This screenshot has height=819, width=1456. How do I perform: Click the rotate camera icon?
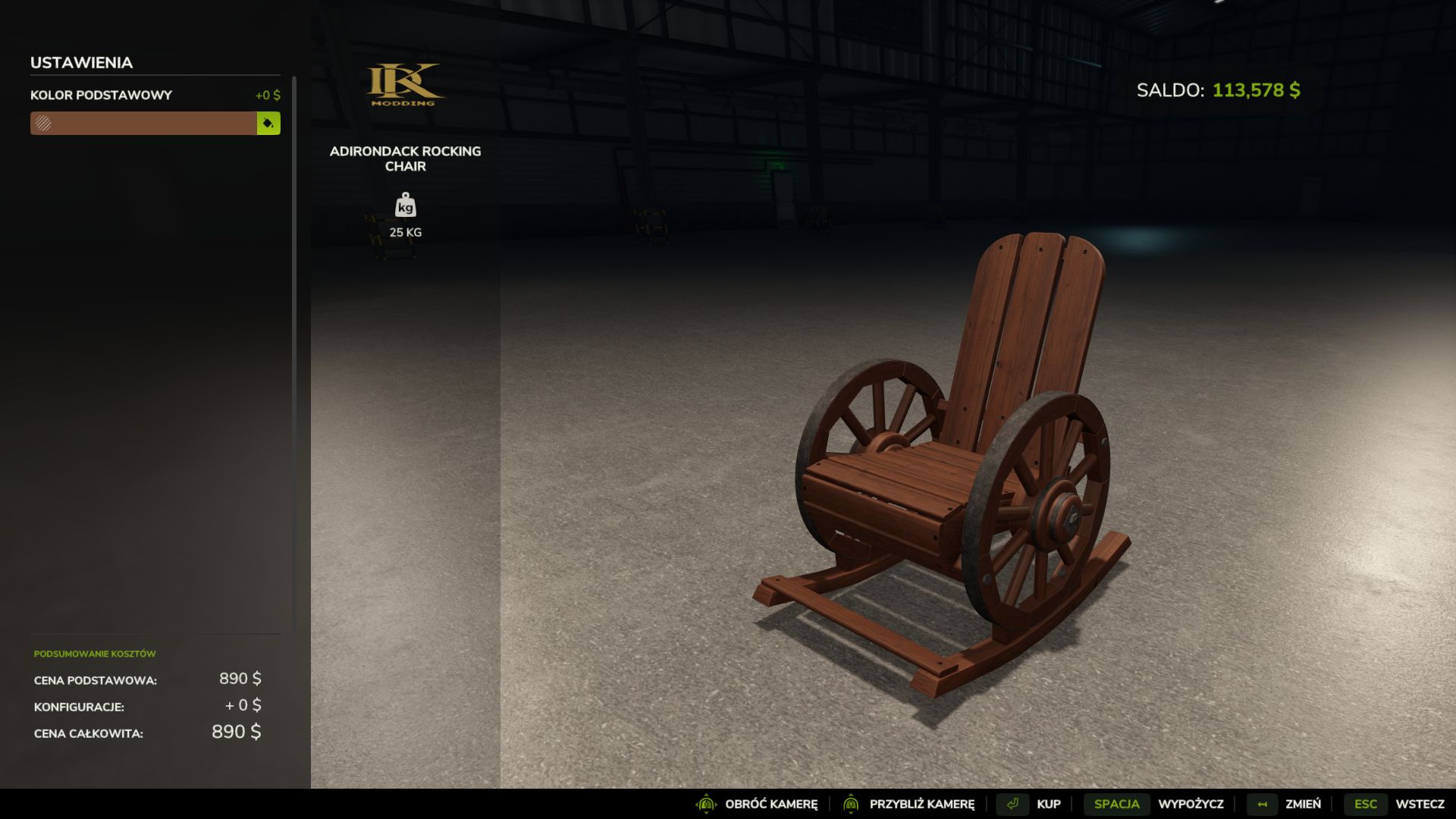[x=707, y=803]
